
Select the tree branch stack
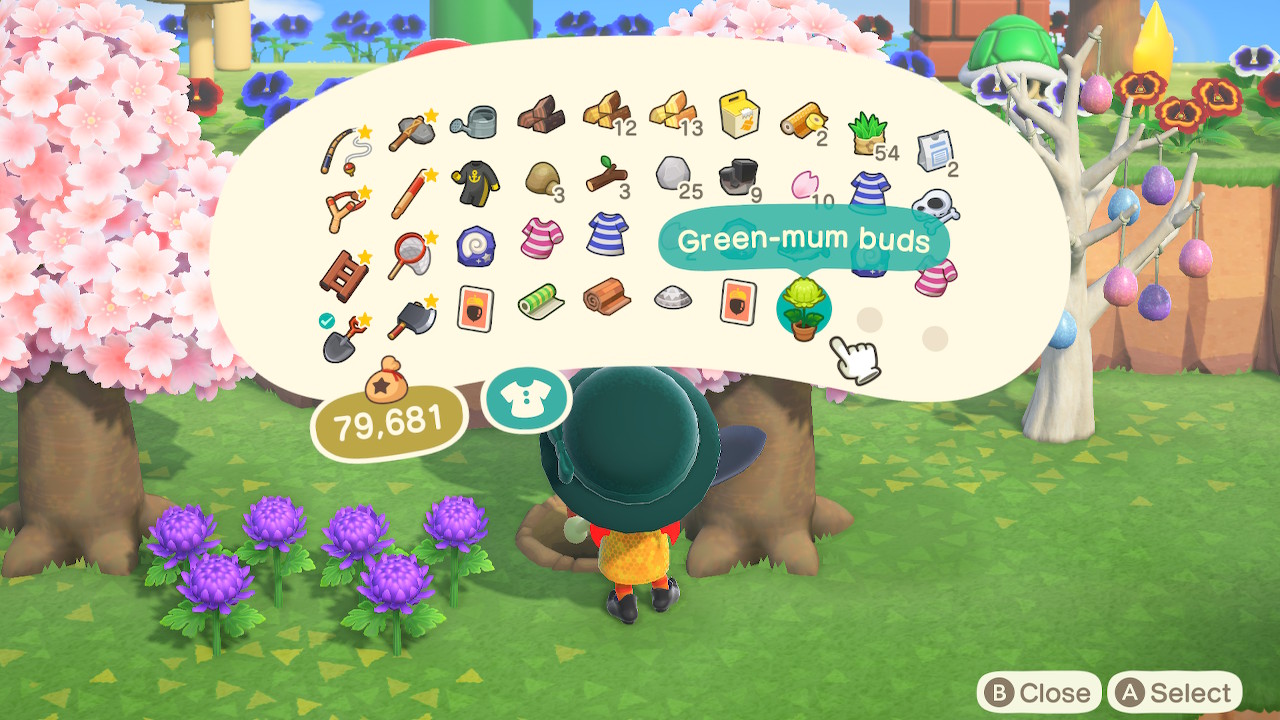tap(606, 176)
